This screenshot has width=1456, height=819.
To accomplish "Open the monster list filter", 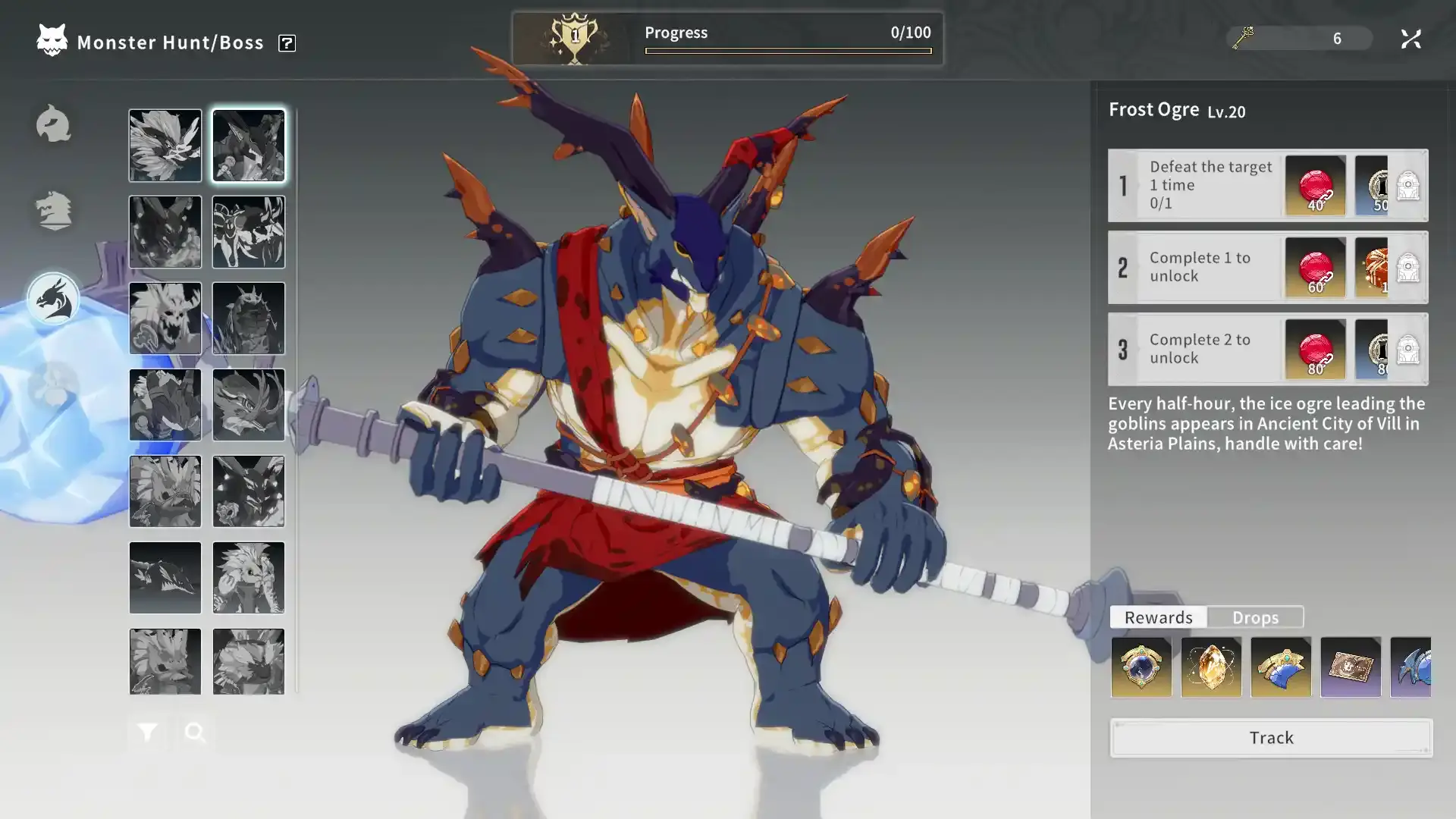I will tap(147, 733).
